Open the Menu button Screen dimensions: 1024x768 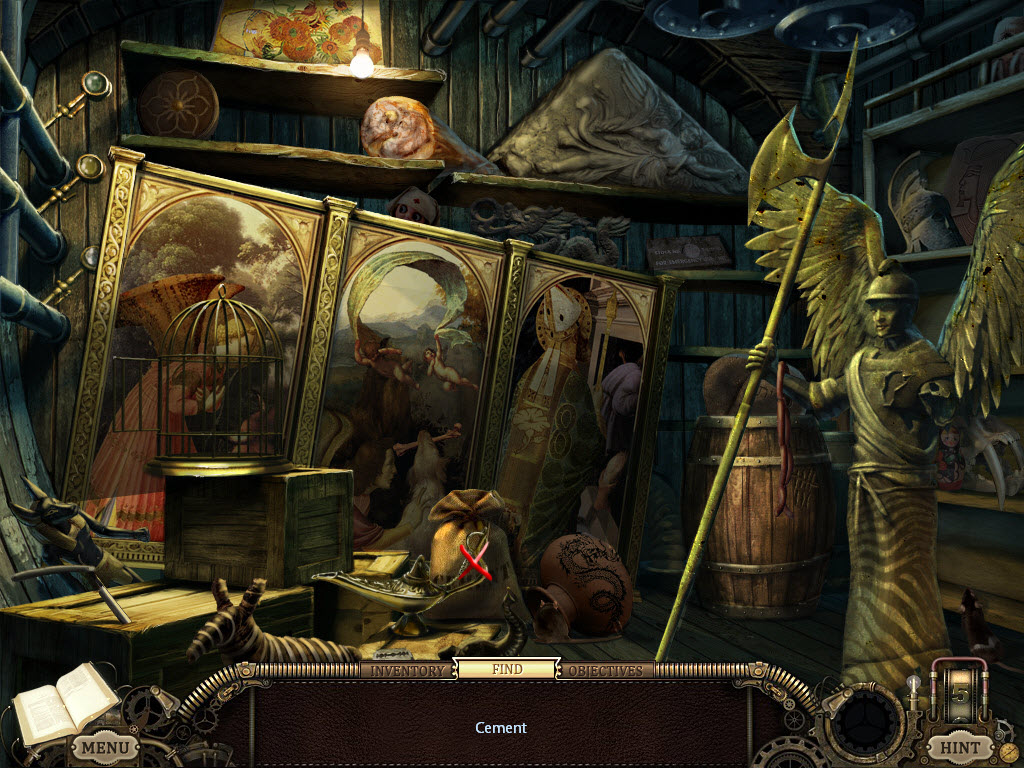(x=105, y=746)
